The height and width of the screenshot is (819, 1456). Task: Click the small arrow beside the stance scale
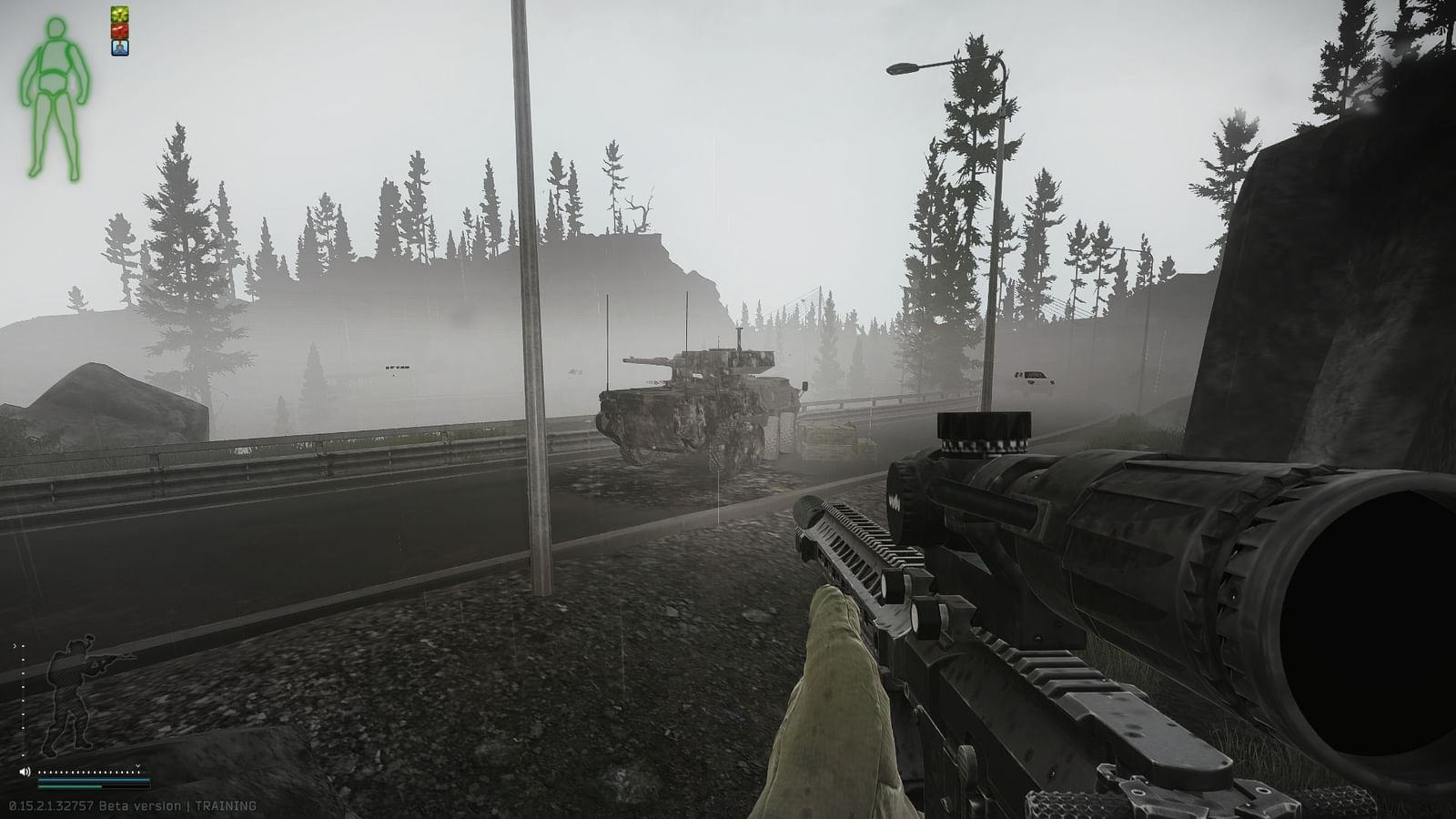15,646
